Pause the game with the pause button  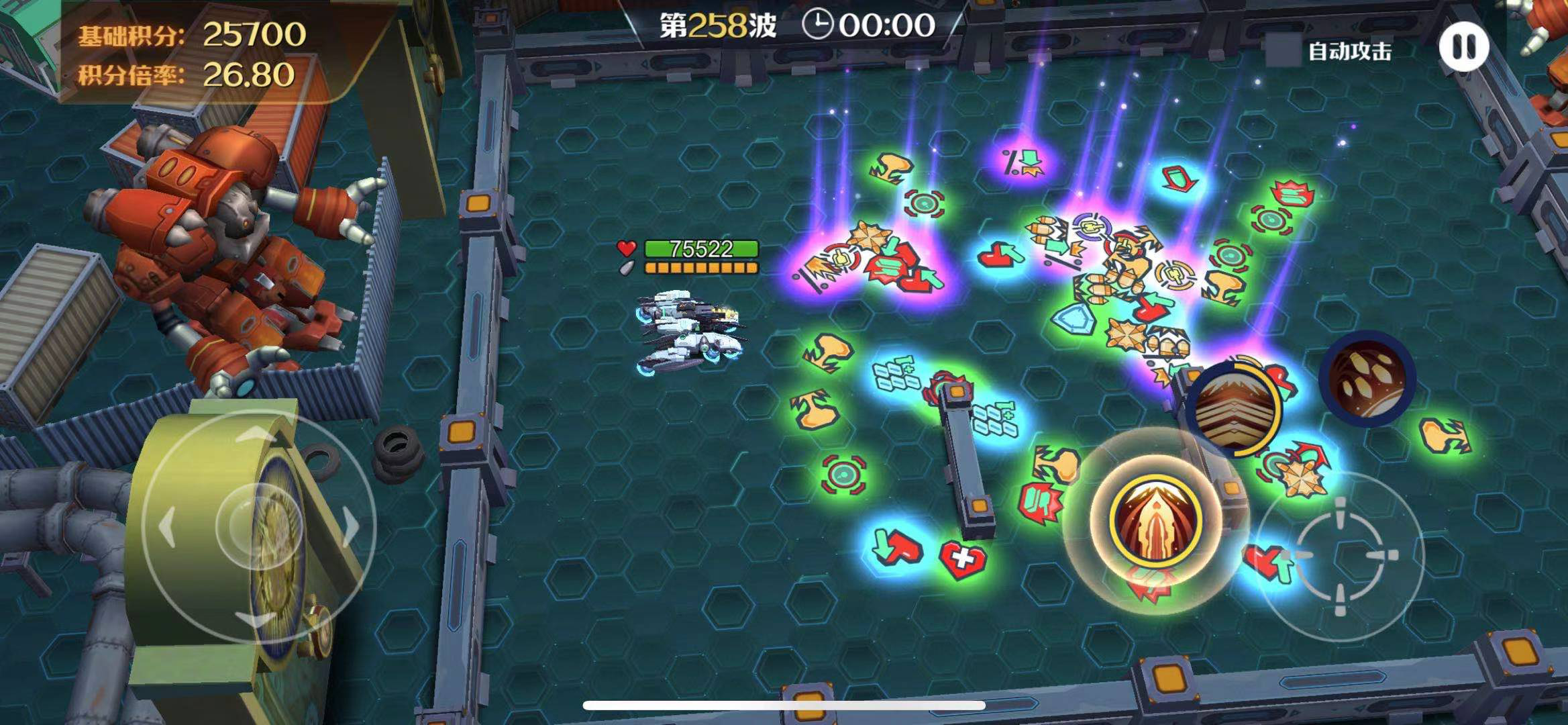pyautogui.click(x=1463, y=47)
